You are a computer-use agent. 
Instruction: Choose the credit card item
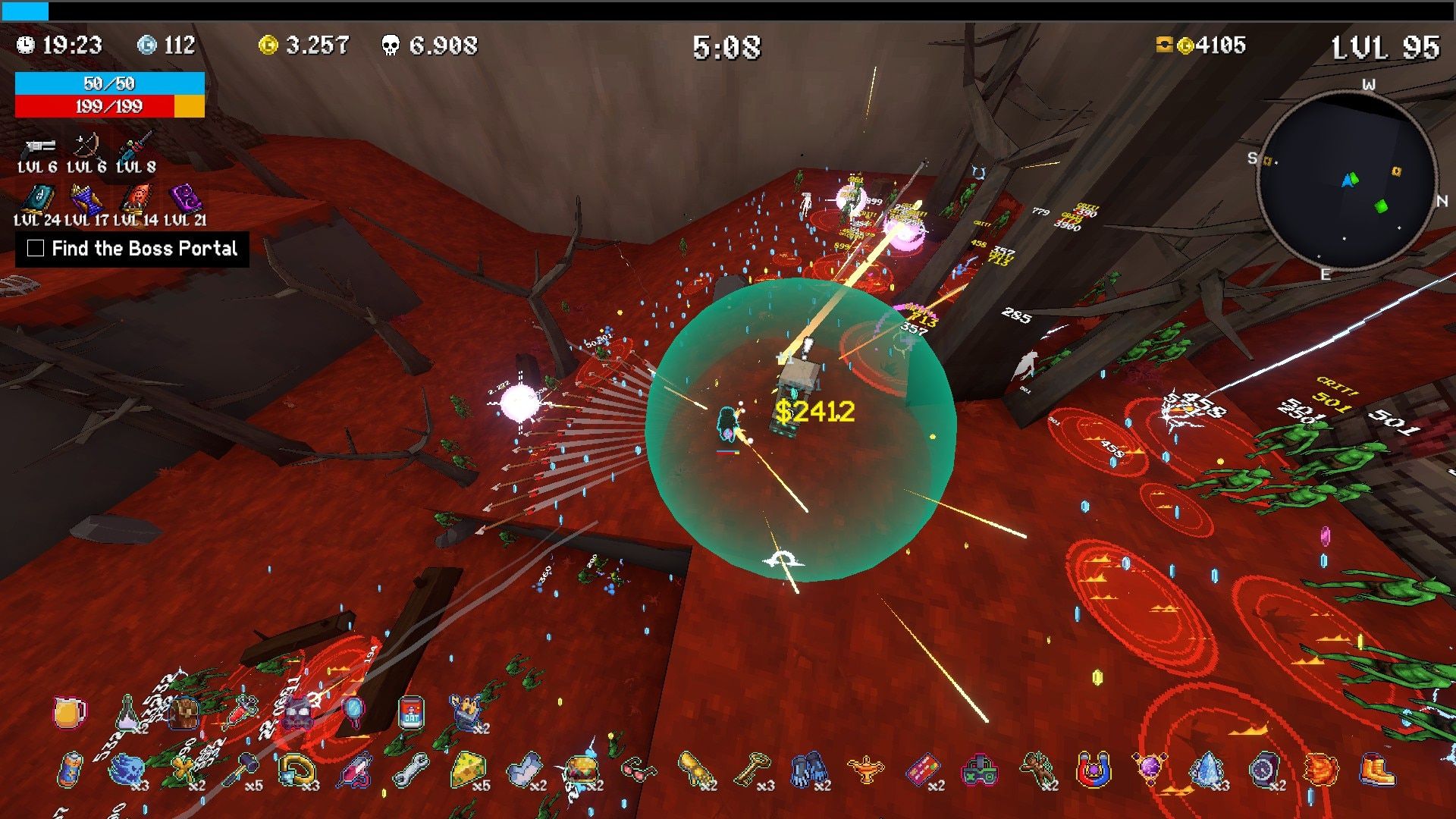point(922,770)
